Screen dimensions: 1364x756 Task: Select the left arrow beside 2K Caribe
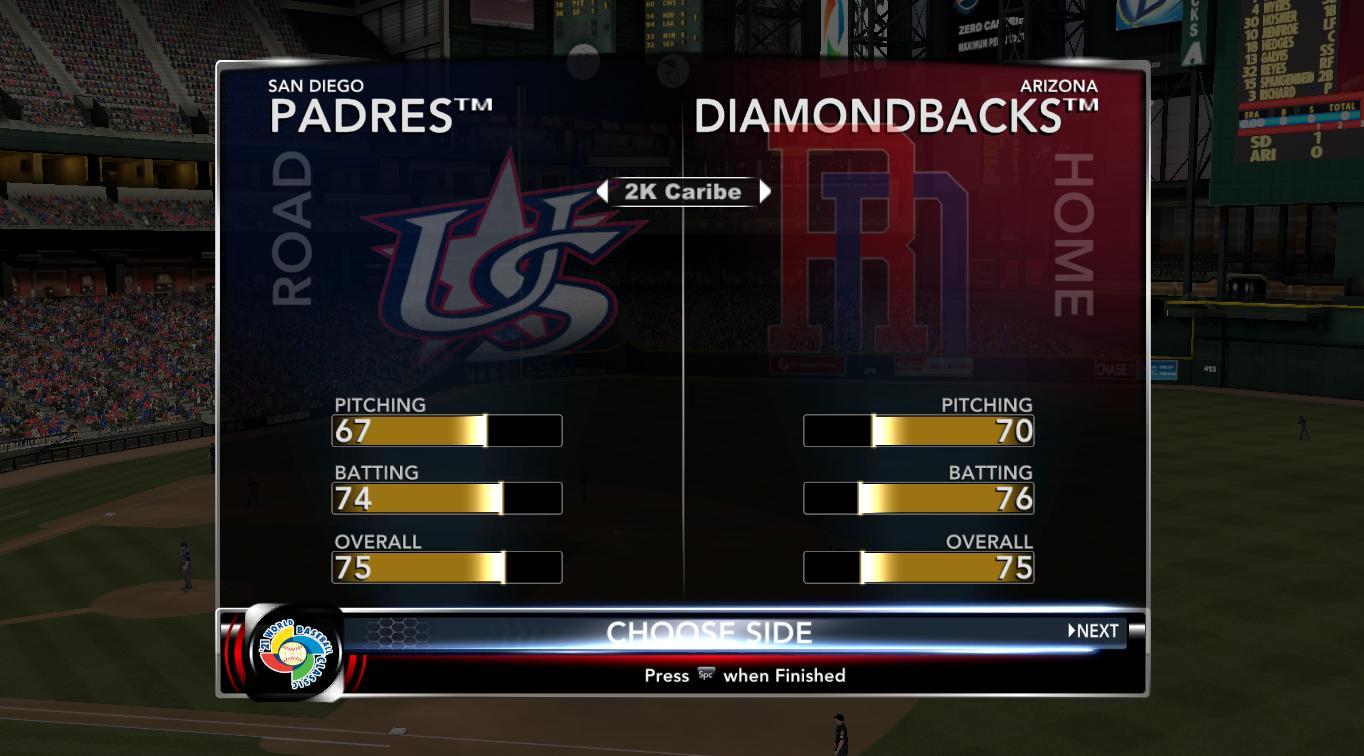point(602,192)
